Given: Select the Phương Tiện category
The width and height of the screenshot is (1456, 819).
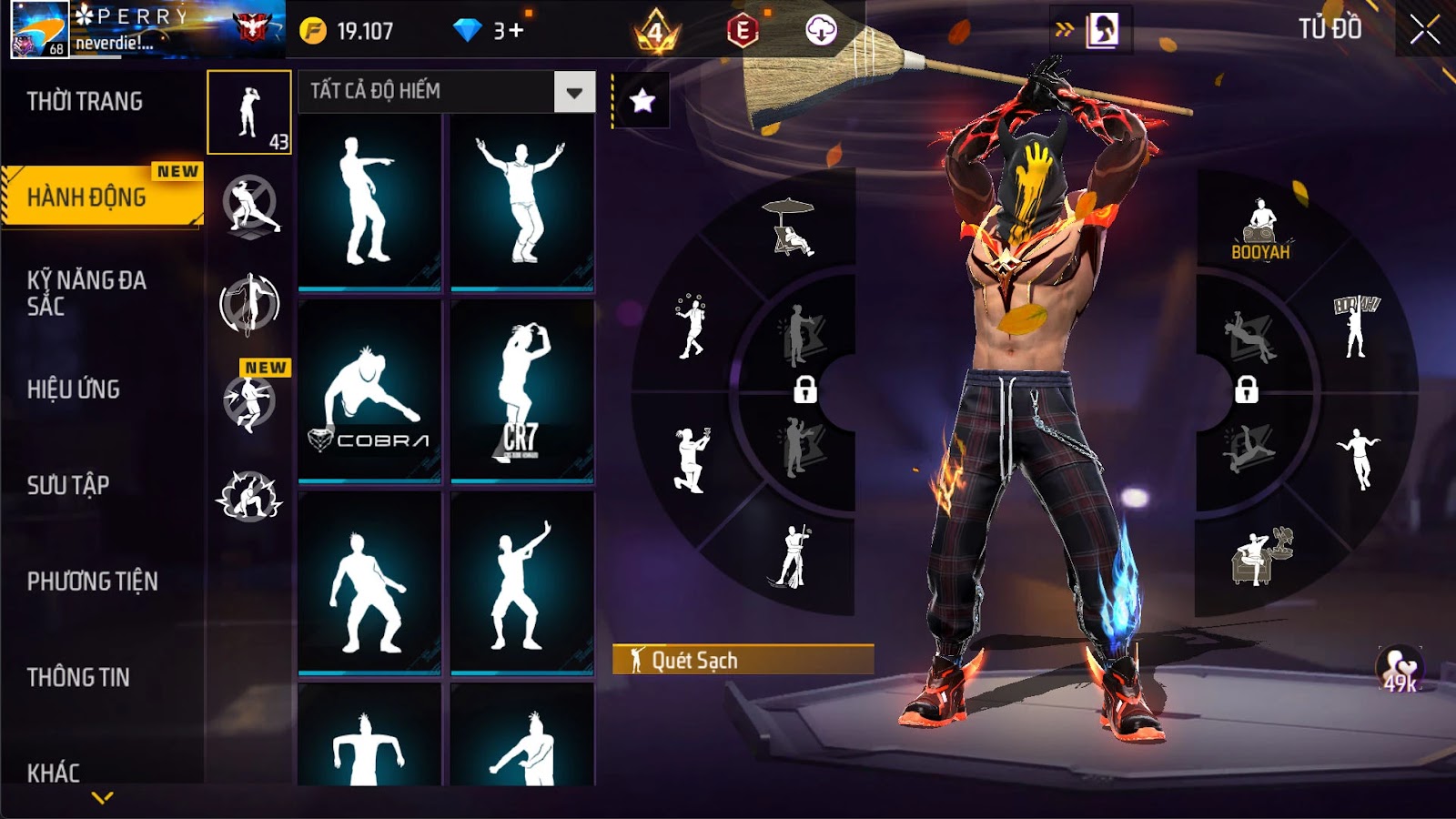Looking at the screenshot, I should [x=92, y=581].
